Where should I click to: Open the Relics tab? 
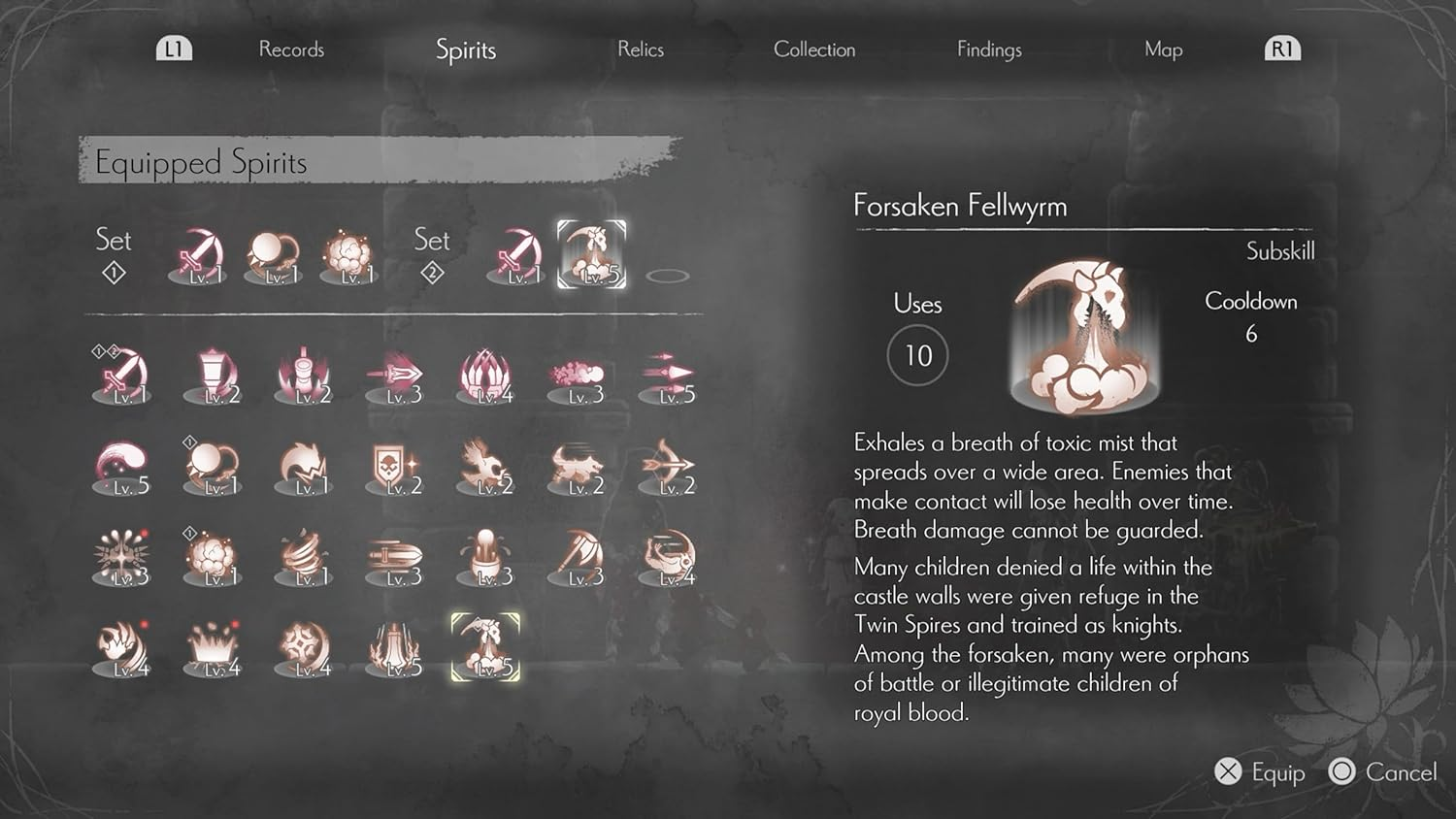(641, 49)
